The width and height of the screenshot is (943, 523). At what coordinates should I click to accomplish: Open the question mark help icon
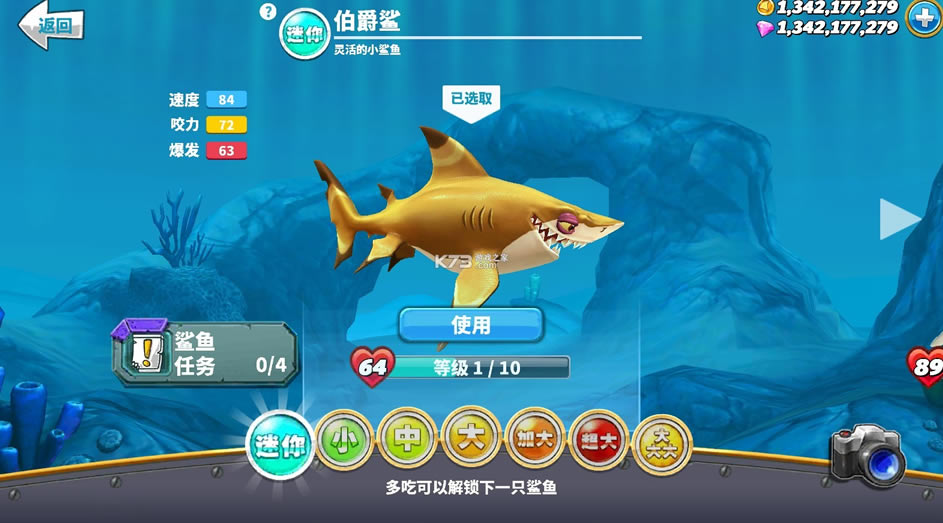pyautogui.click(x=267, y=12)
